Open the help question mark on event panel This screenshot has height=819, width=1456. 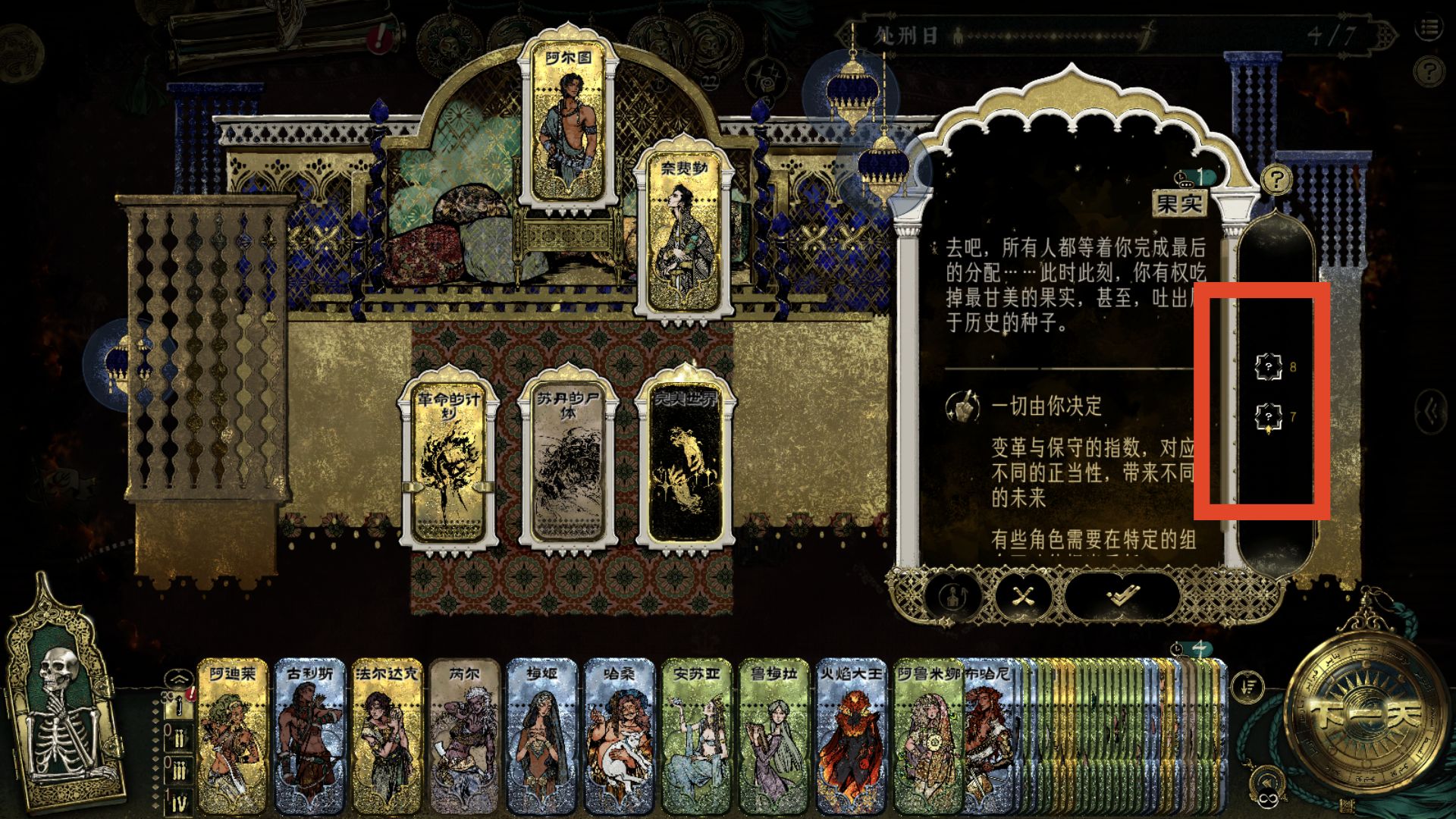(1277, 180)
